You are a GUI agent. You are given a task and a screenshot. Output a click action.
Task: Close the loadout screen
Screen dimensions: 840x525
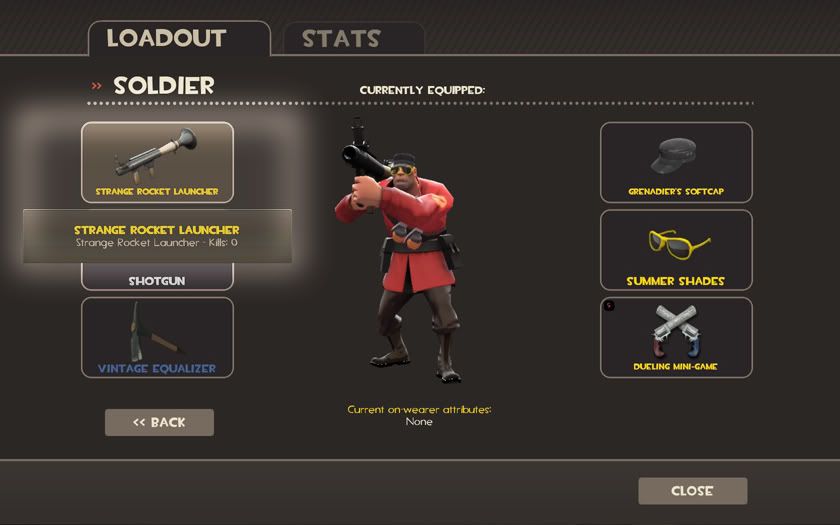692,491
